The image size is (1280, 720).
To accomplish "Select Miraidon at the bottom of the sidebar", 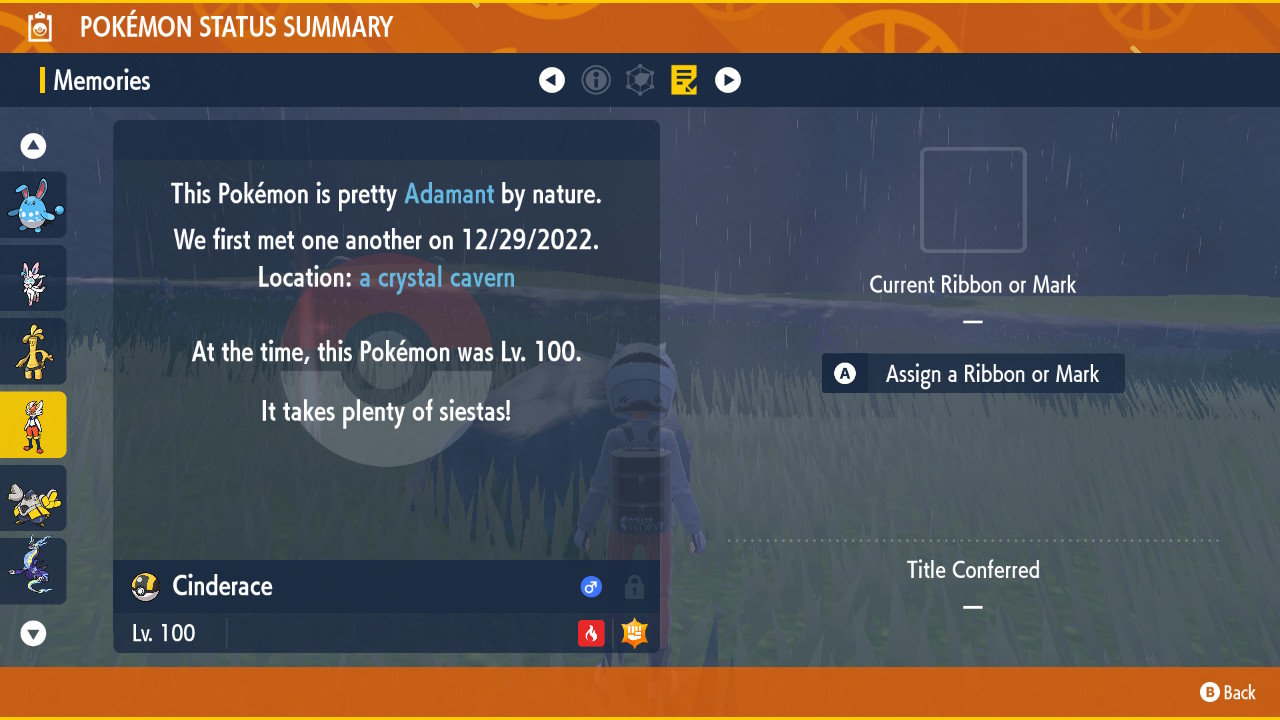I will tap(33, 570).
